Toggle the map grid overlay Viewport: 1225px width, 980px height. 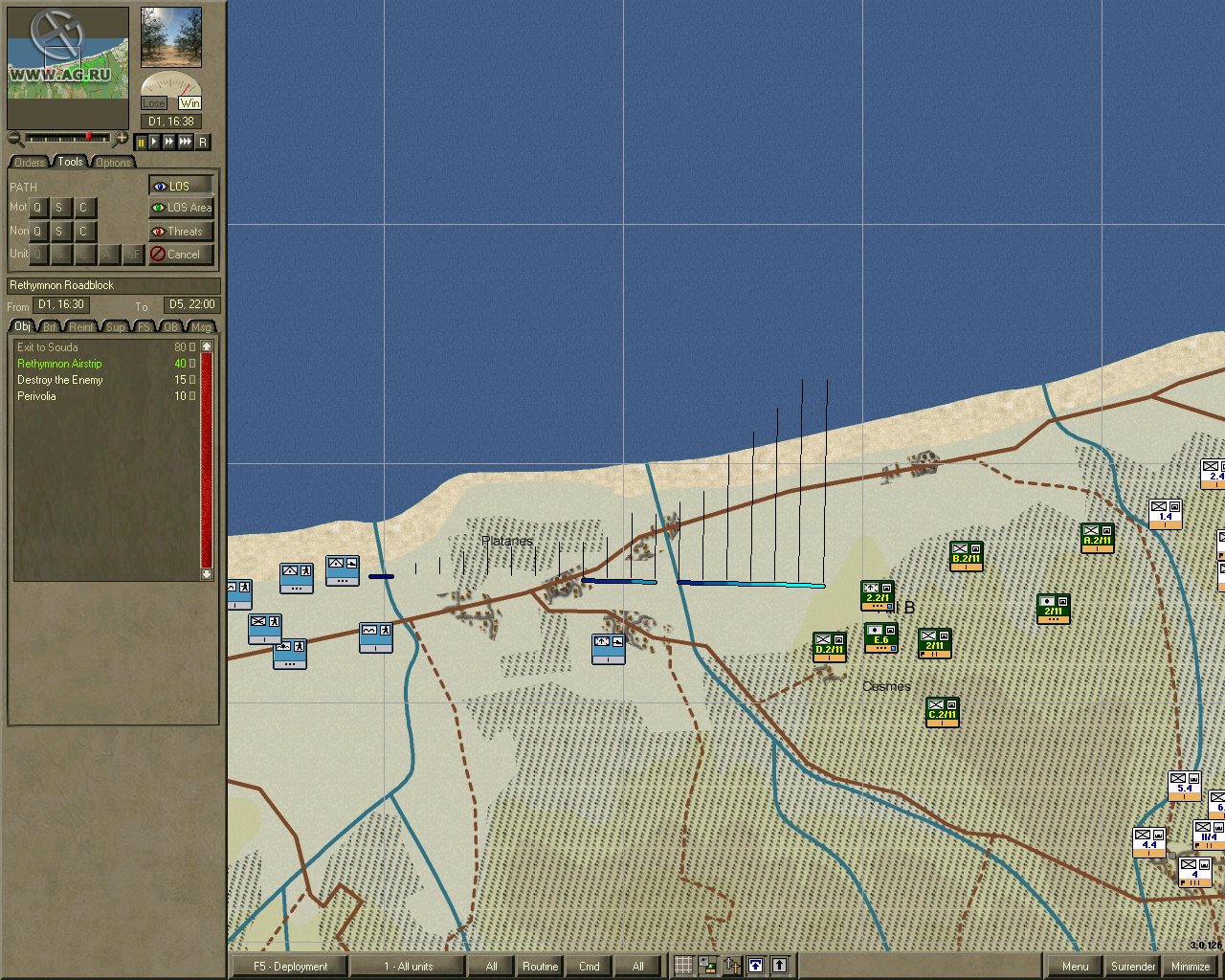[684, 966]
